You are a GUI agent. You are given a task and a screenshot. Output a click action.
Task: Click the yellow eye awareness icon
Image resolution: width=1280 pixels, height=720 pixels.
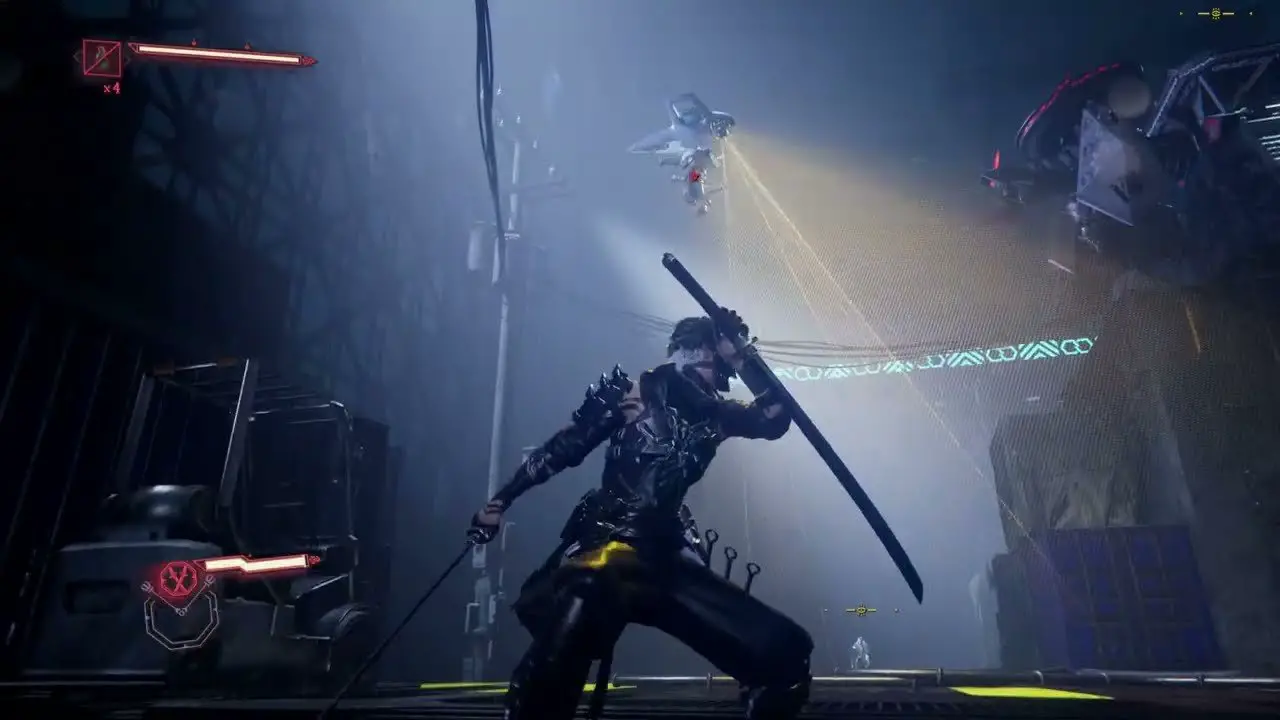click(x=1216, y=14)
